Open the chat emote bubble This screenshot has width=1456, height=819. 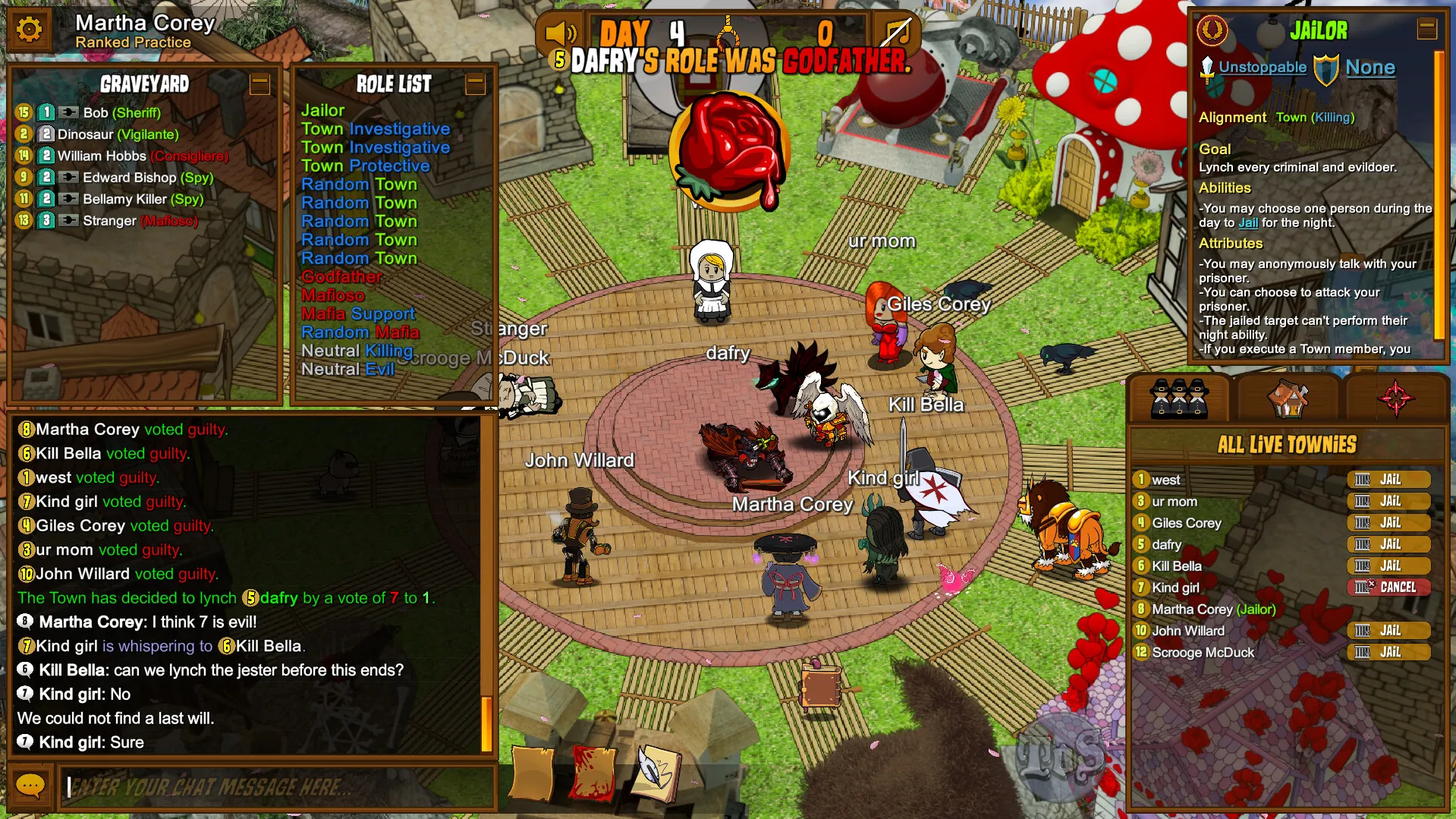(30, 786)
